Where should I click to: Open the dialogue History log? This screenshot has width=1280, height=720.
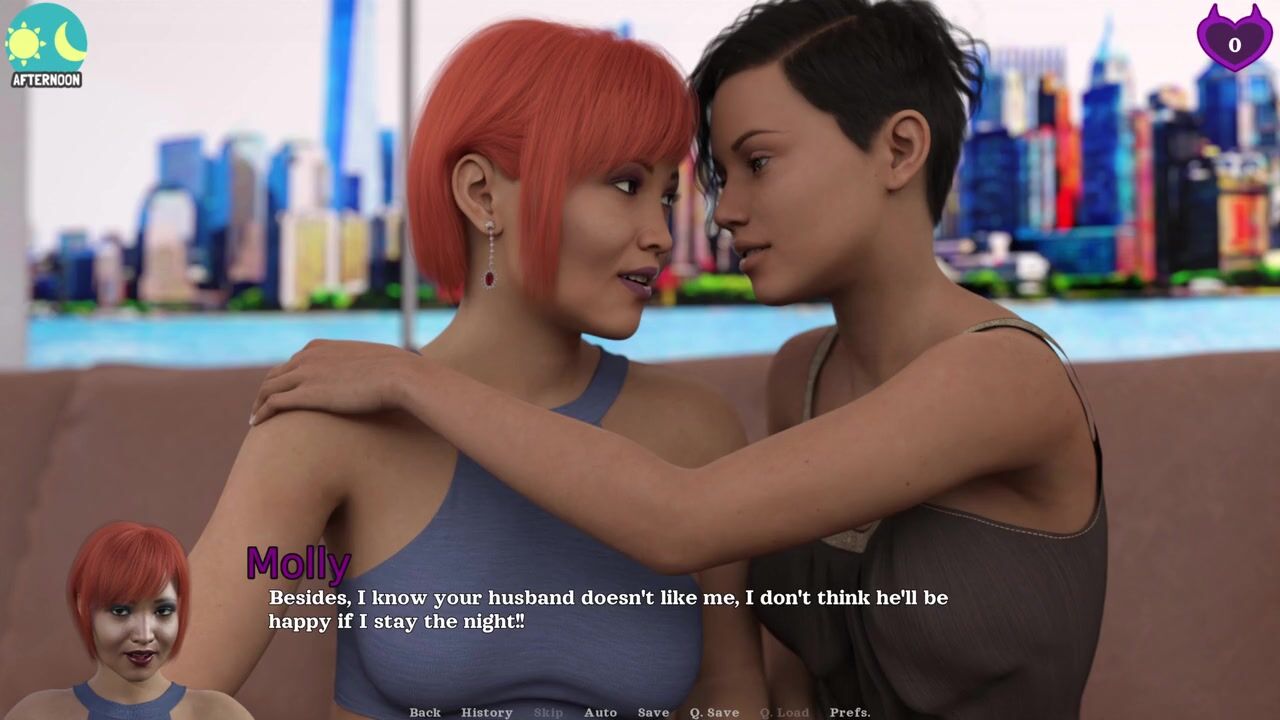point(487,712)
